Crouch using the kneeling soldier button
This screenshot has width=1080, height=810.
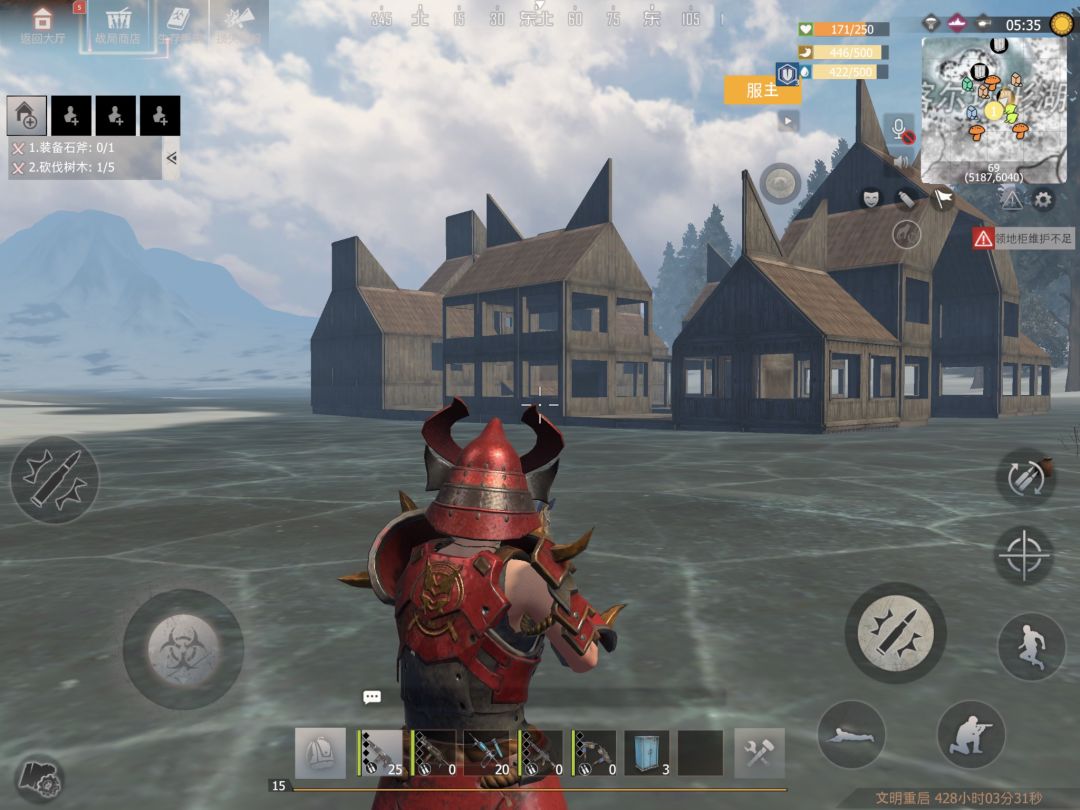click(x=970, y=735)
